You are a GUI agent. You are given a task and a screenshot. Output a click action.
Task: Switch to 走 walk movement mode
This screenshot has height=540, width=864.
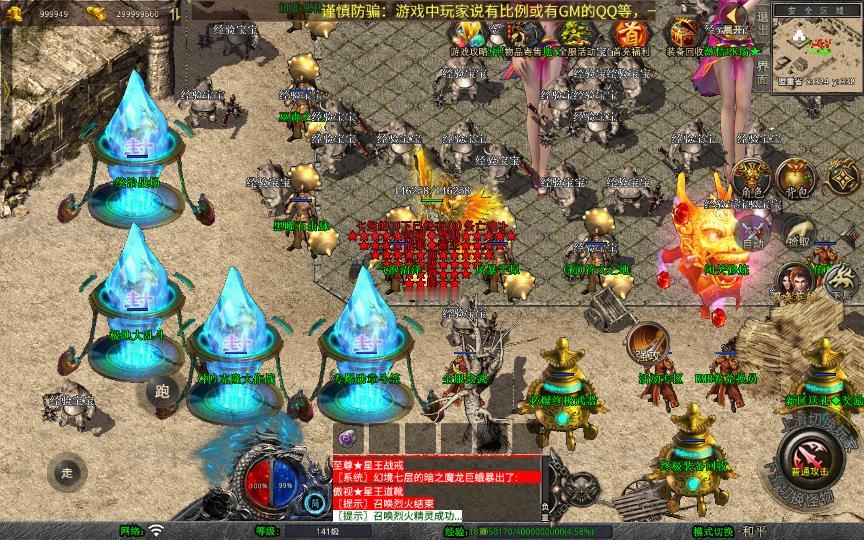pos(66,473)
